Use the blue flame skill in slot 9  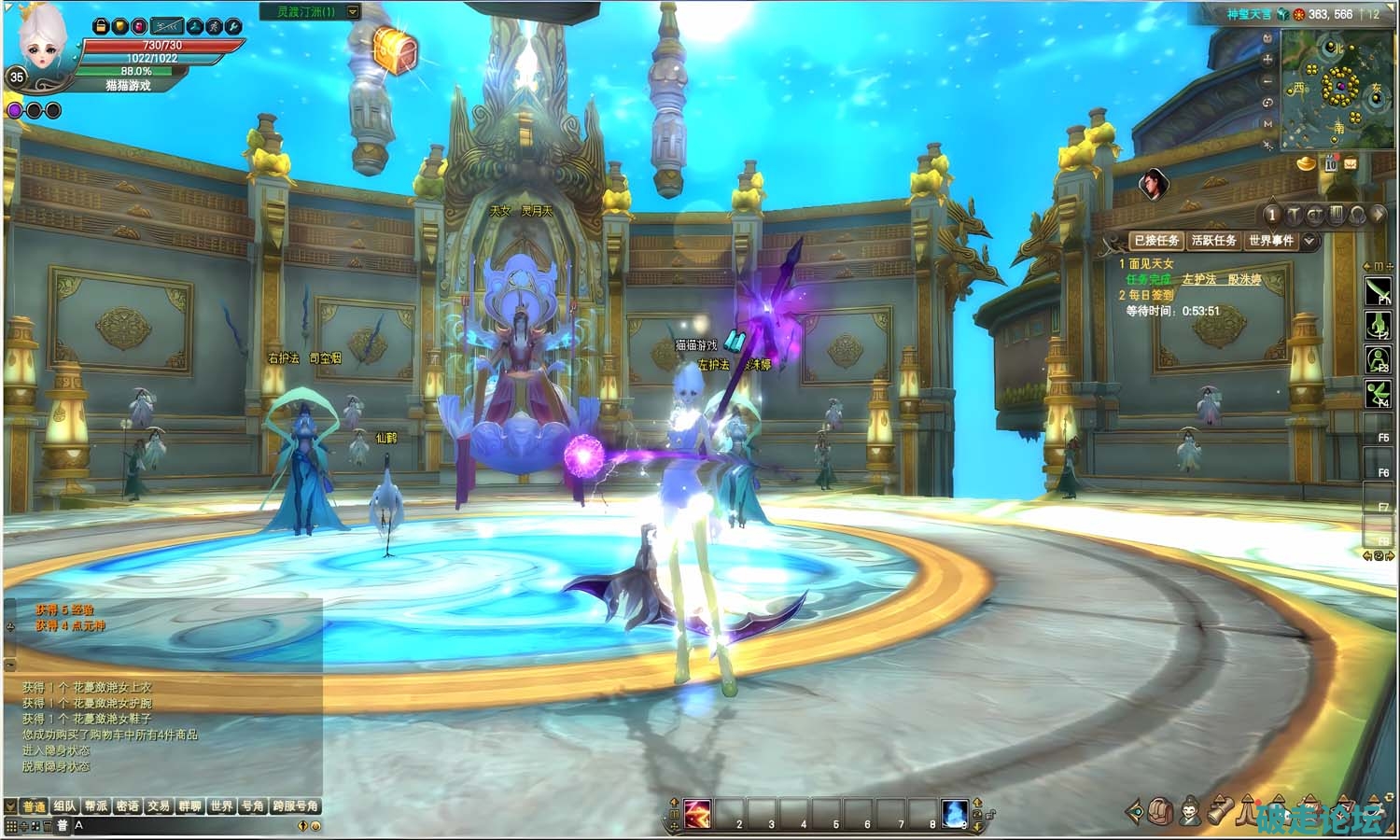(x=954, y=814)
